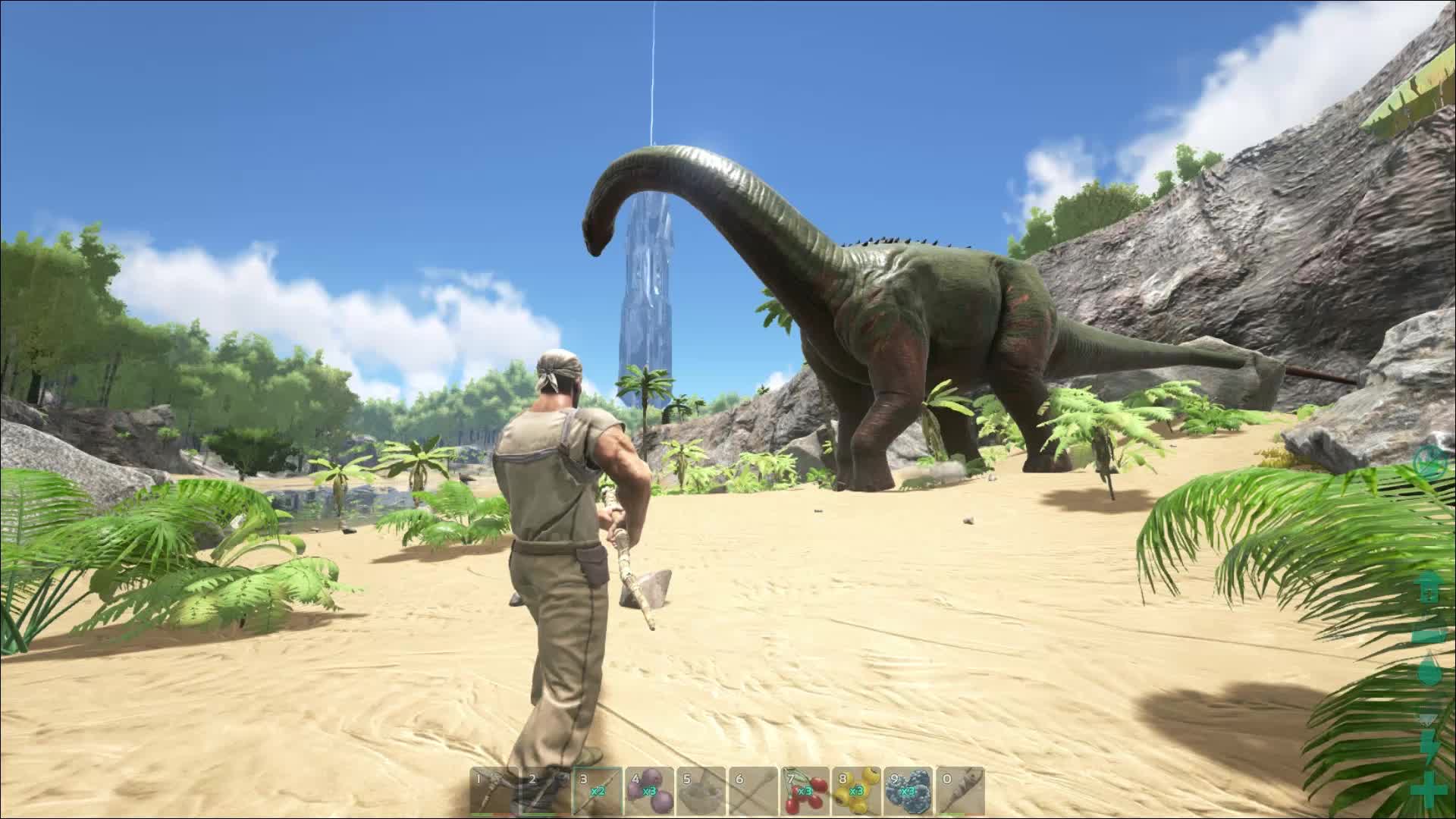Choose the blue berries in slot 9
1456x819 pixels.
(908, 790)
